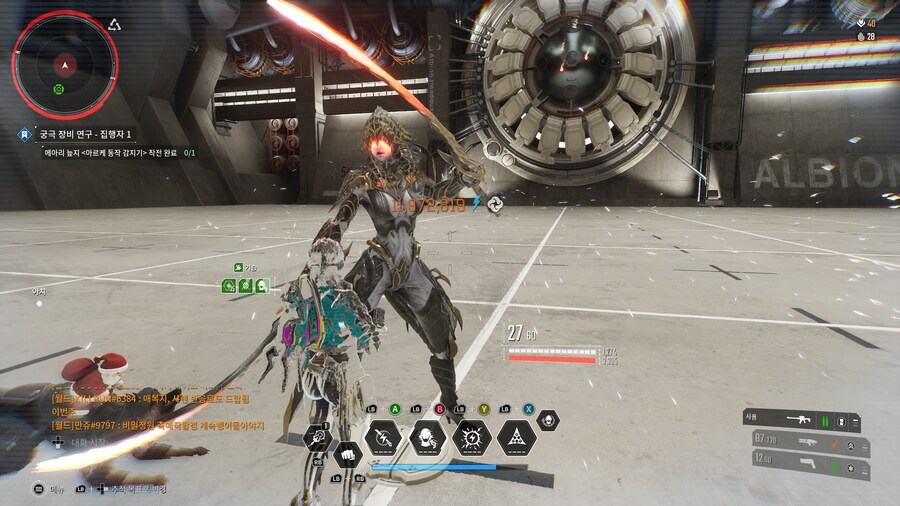Activate the electrified figure skill
The height and width of the screenshot is (506, 900).
(428, 437)
